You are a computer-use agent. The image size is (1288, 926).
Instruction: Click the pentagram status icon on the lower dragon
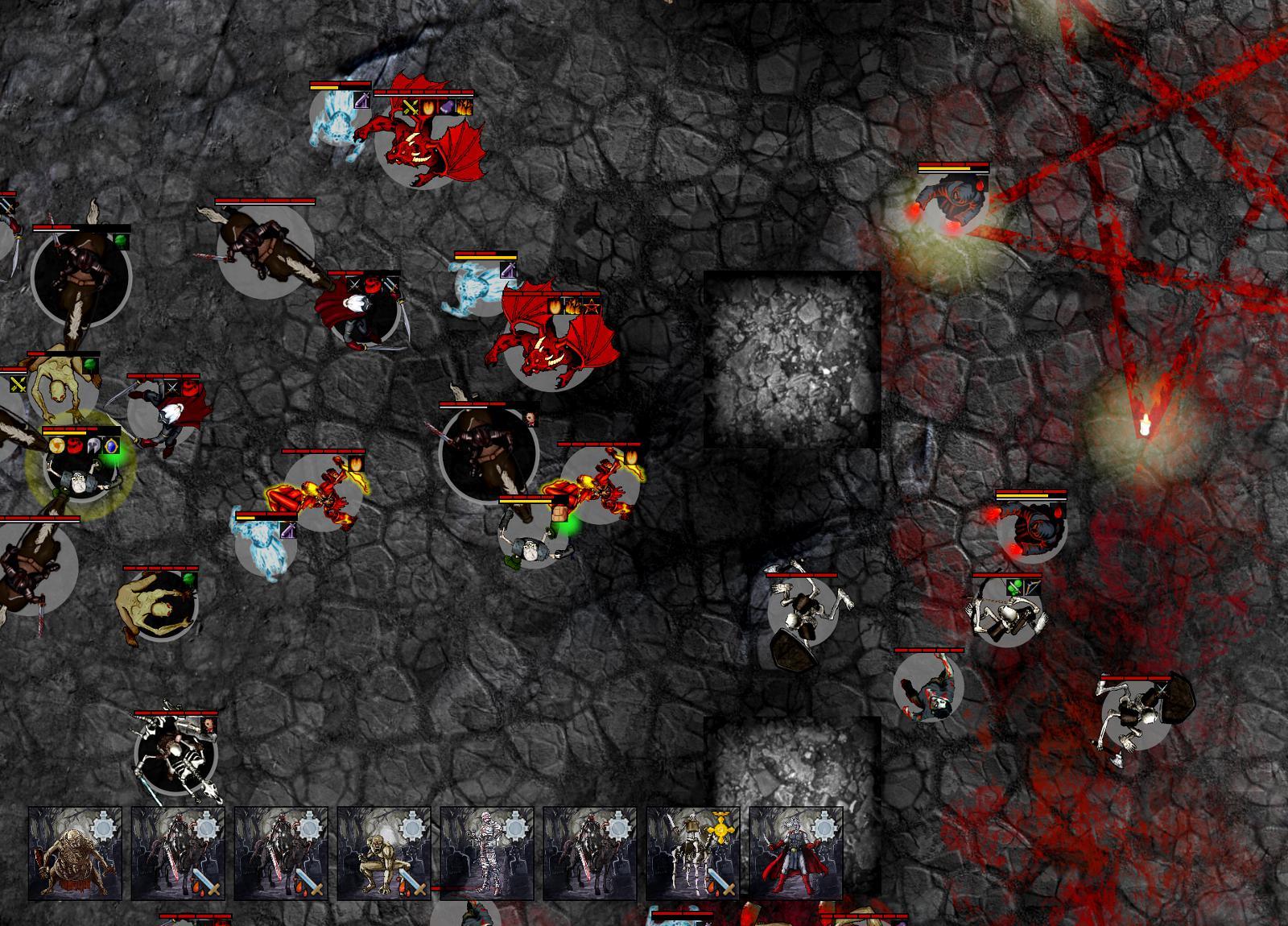592,307
